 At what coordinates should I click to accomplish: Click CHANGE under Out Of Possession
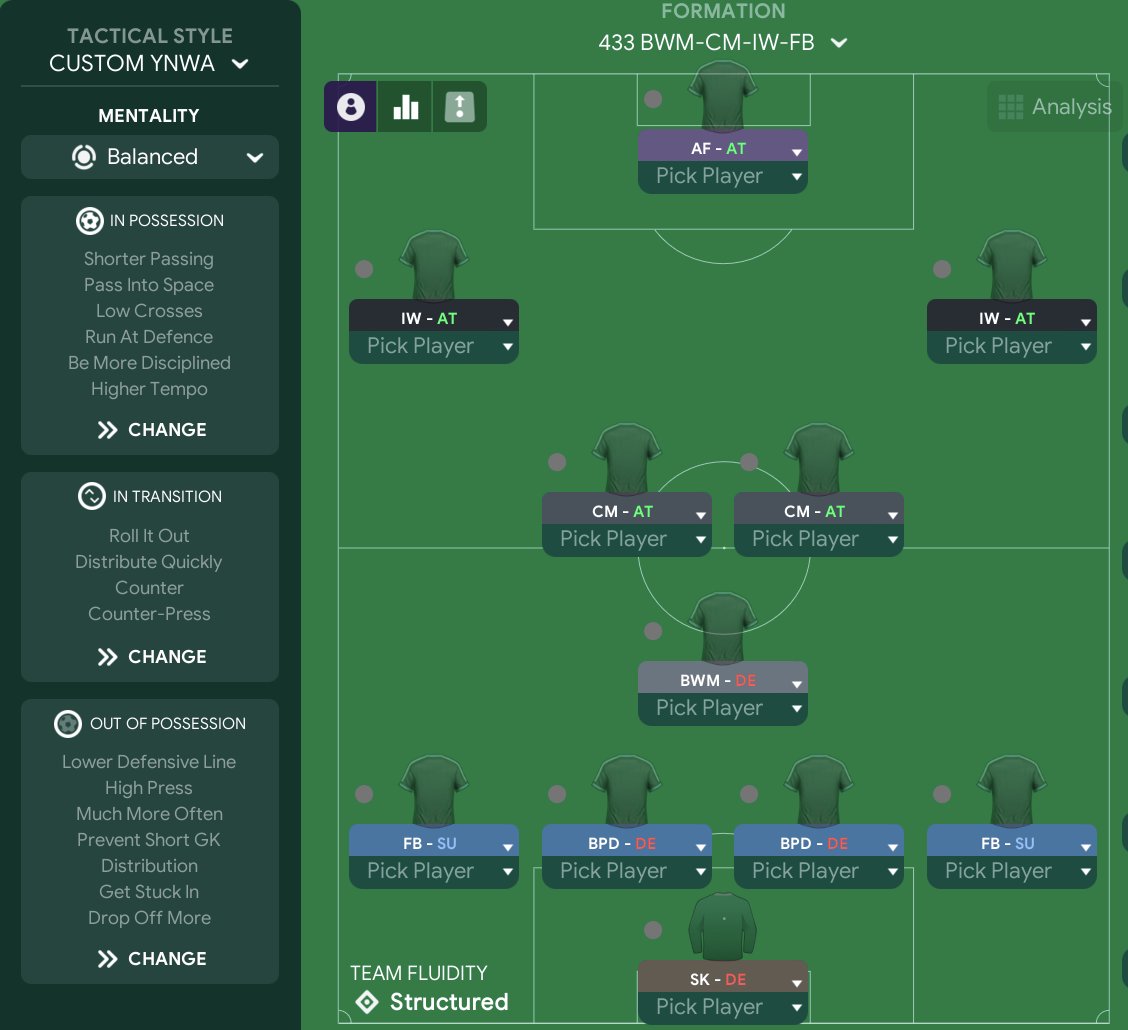(151, 959)
